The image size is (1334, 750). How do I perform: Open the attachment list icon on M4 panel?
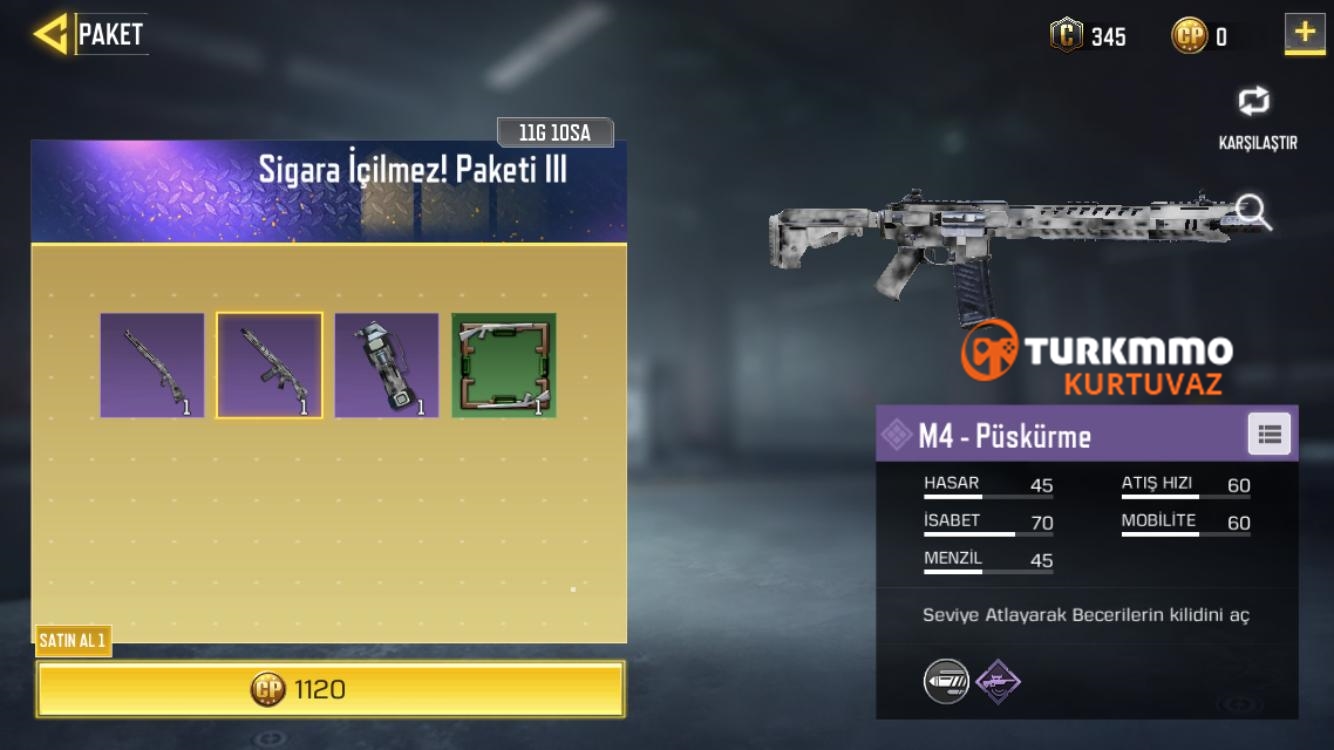[1268, 433]
